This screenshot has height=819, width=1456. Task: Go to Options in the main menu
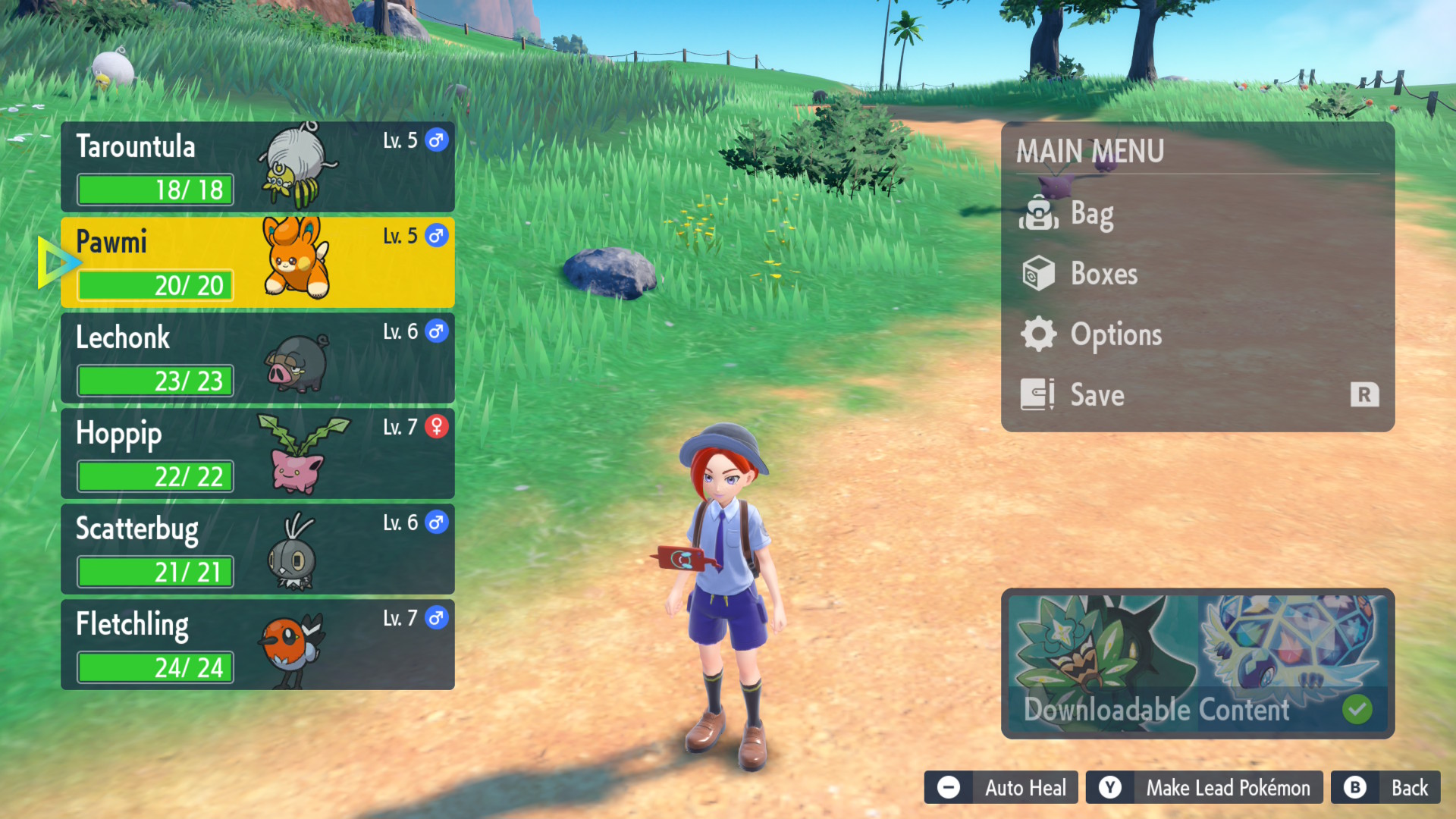point(1115,334)
